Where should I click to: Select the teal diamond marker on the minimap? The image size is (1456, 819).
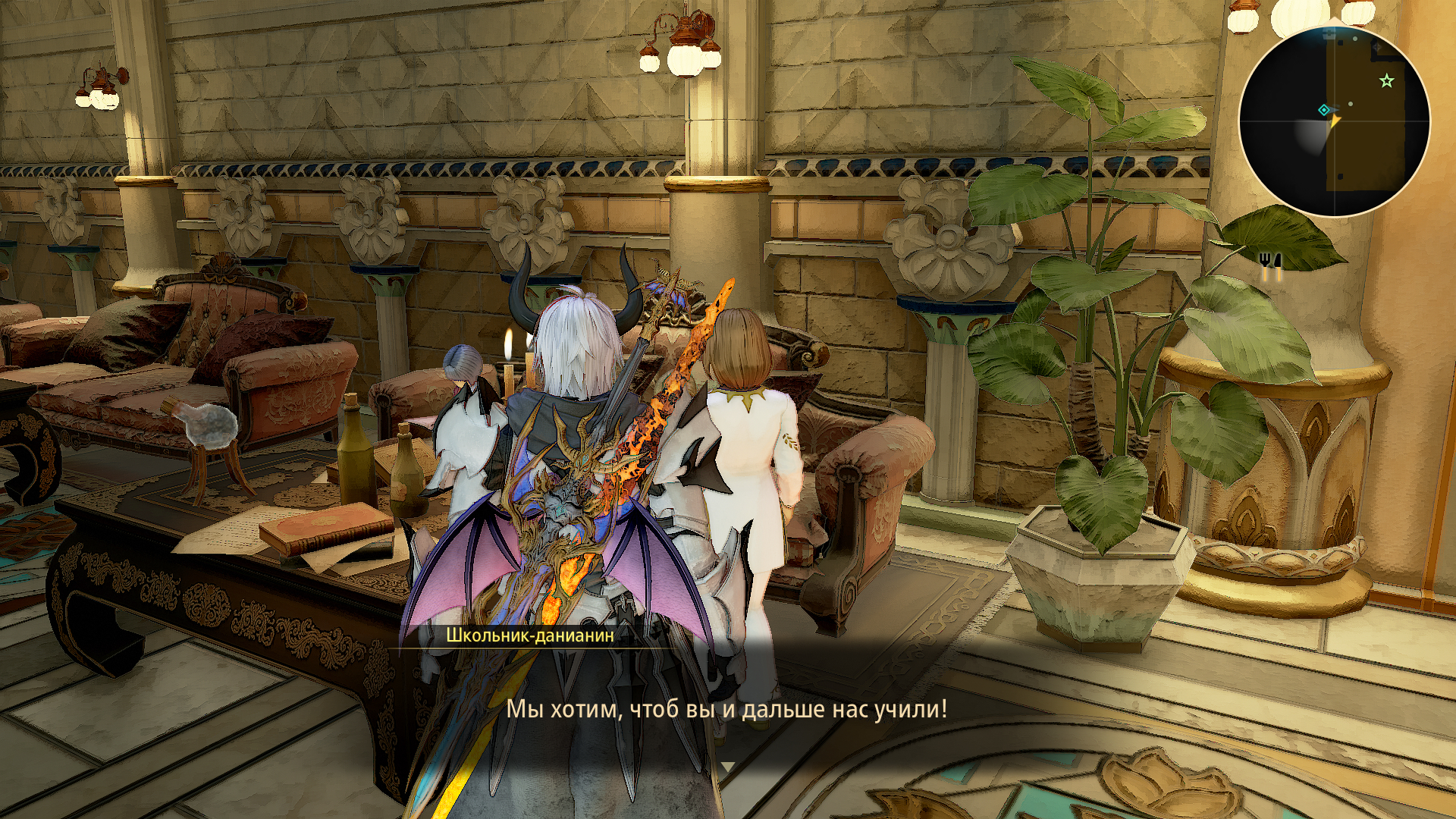(x=1324, y=110)
